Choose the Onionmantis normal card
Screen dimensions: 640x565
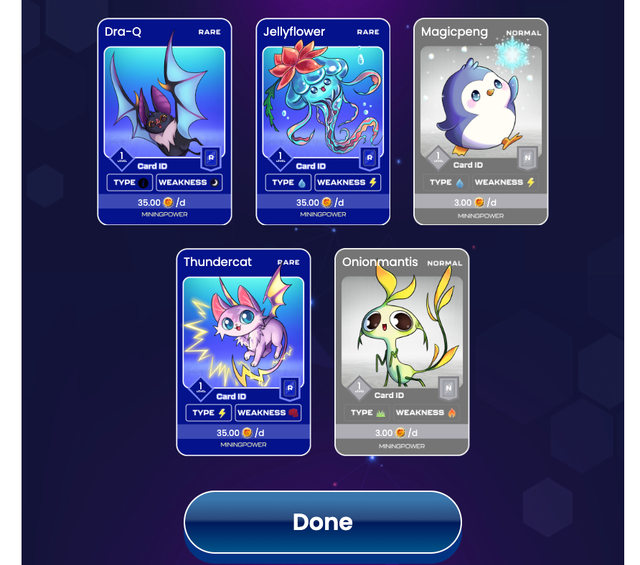401,351
